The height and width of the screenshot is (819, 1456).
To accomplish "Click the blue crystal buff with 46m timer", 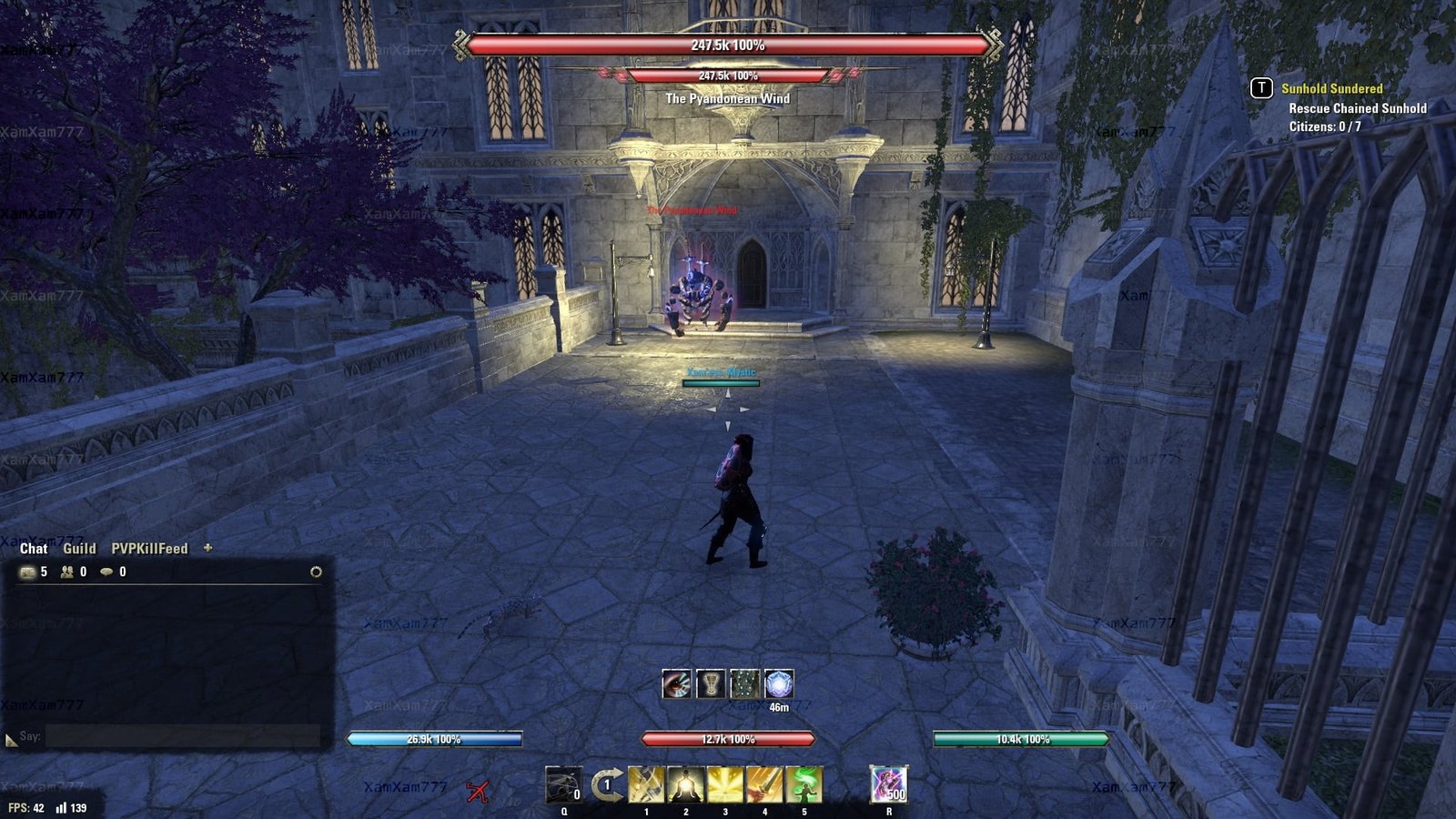I will 779,684.
